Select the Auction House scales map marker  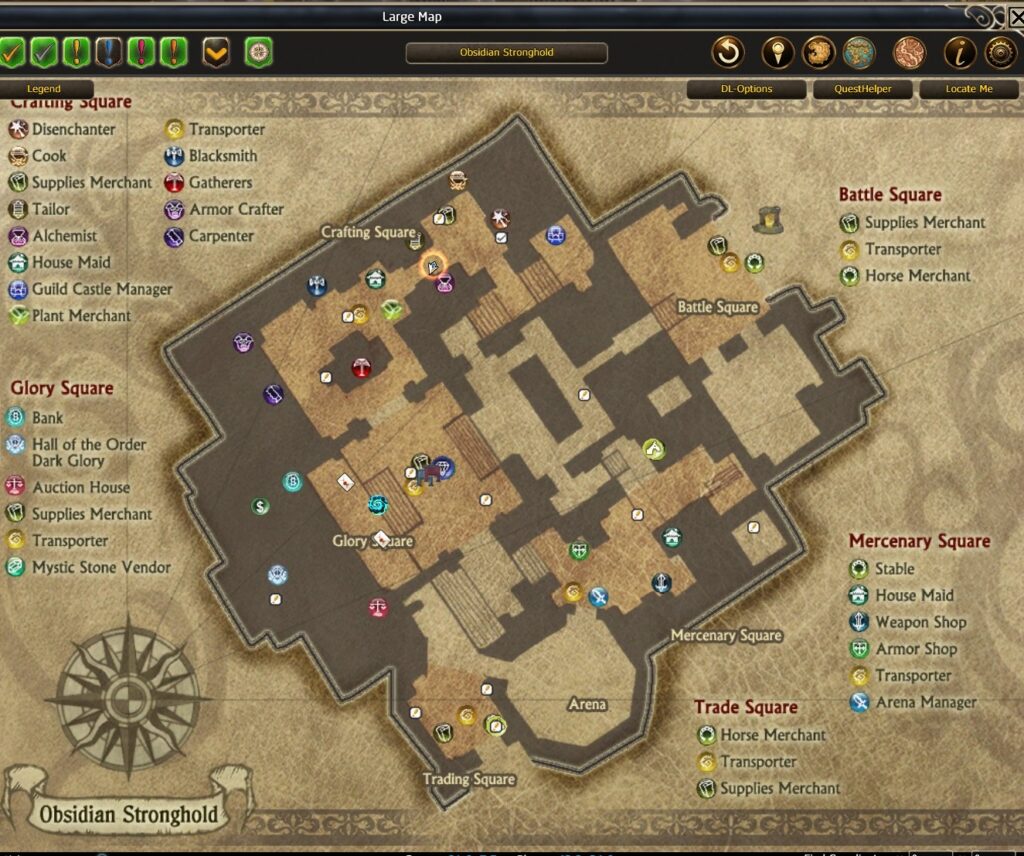378,607
